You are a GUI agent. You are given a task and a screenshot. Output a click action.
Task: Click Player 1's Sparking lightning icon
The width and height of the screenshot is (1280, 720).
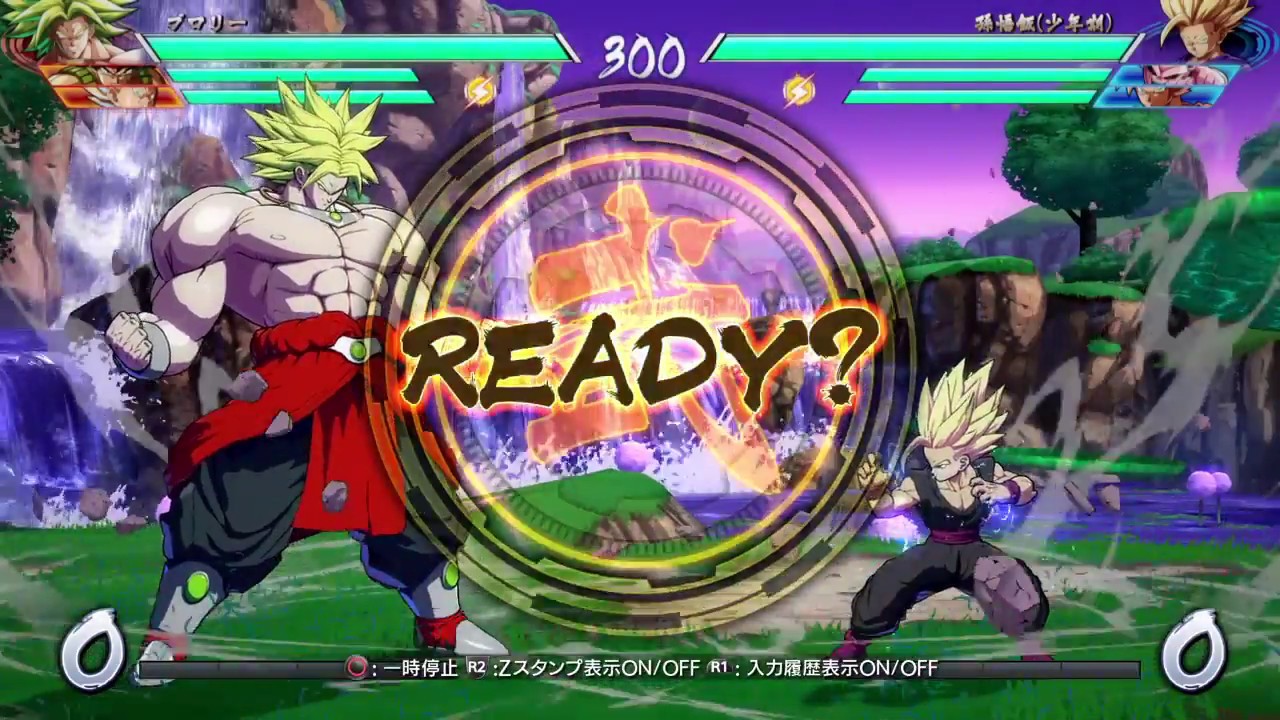point(479,93)
